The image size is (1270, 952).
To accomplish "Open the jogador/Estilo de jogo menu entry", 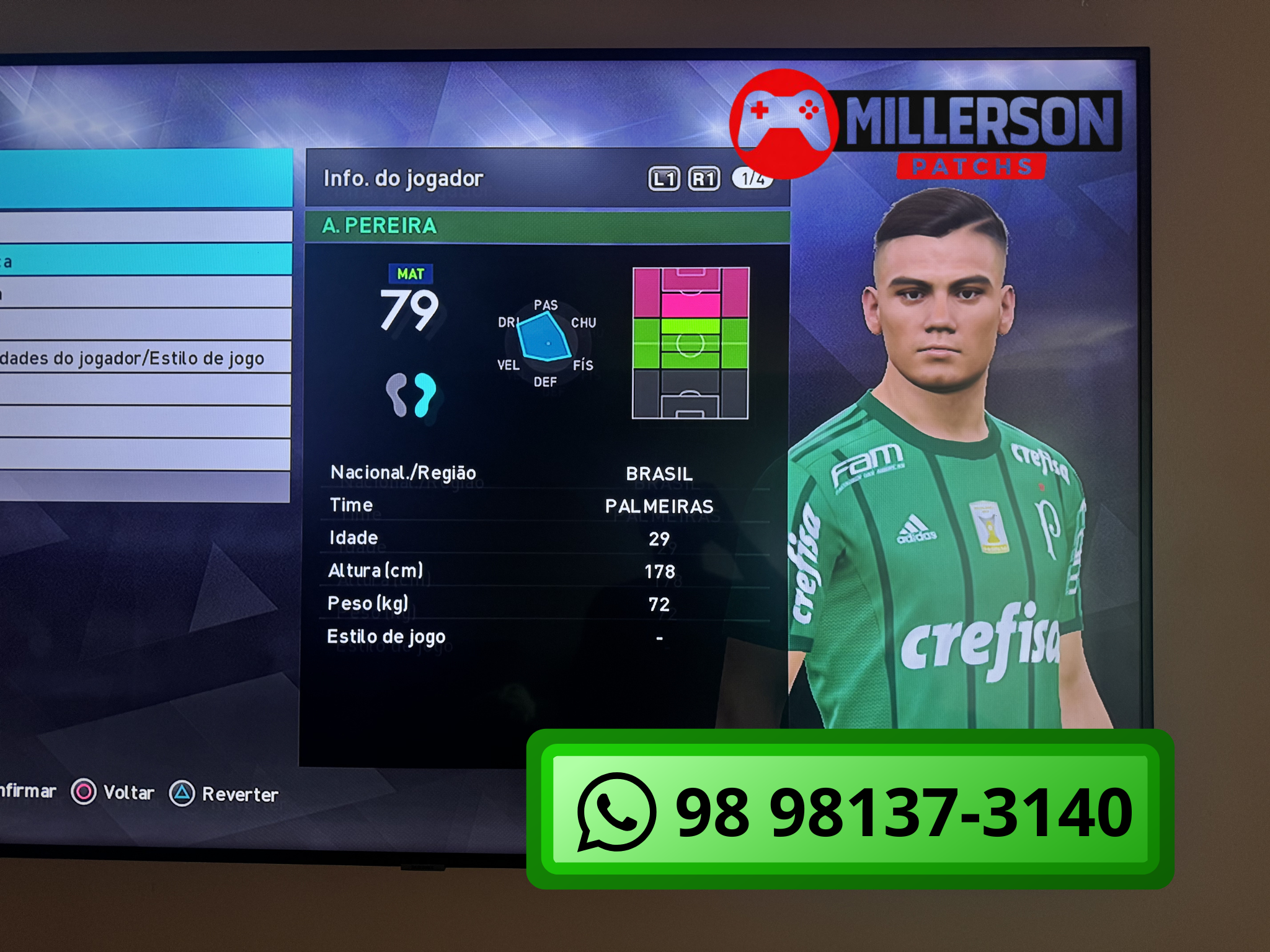I will (x=143, y=358).
